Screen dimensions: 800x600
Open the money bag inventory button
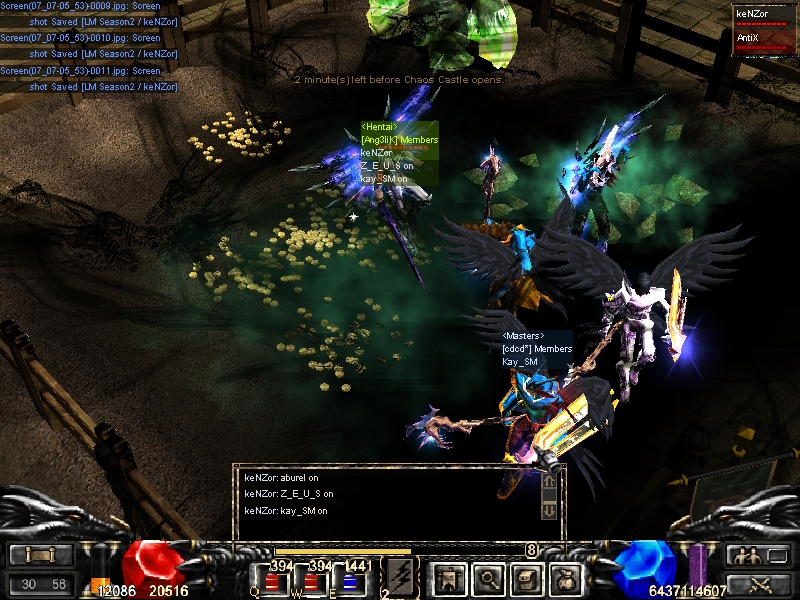click(x=567, y=578)
